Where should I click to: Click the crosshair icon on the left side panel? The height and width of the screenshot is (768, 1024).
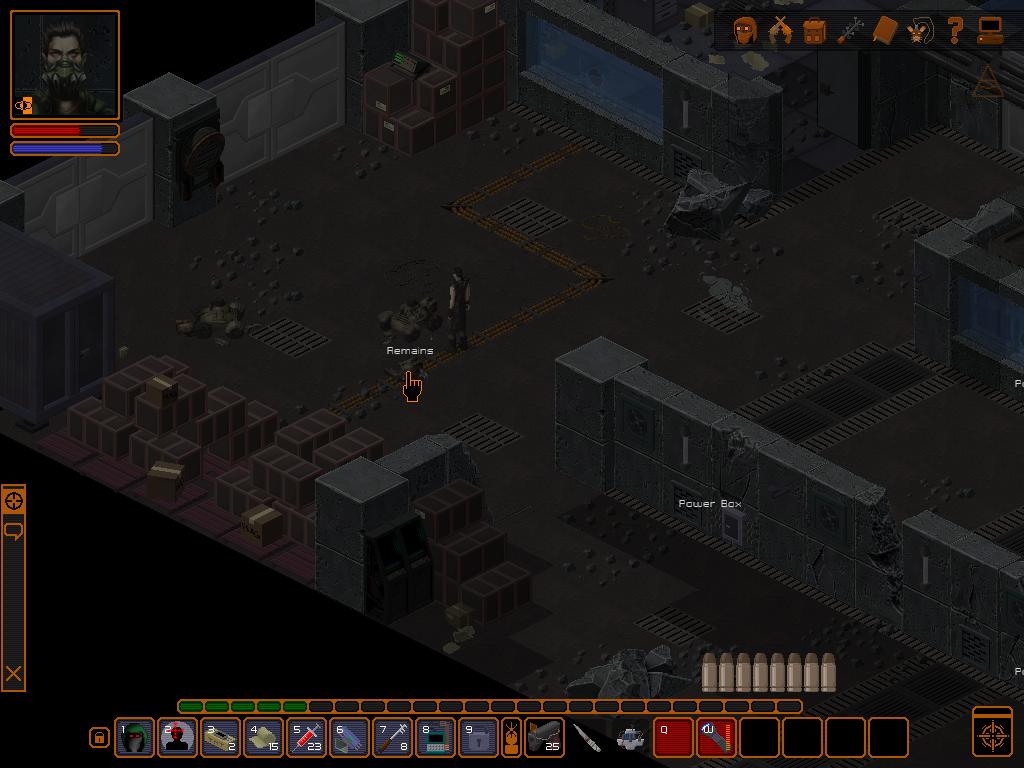coord(14,501)
